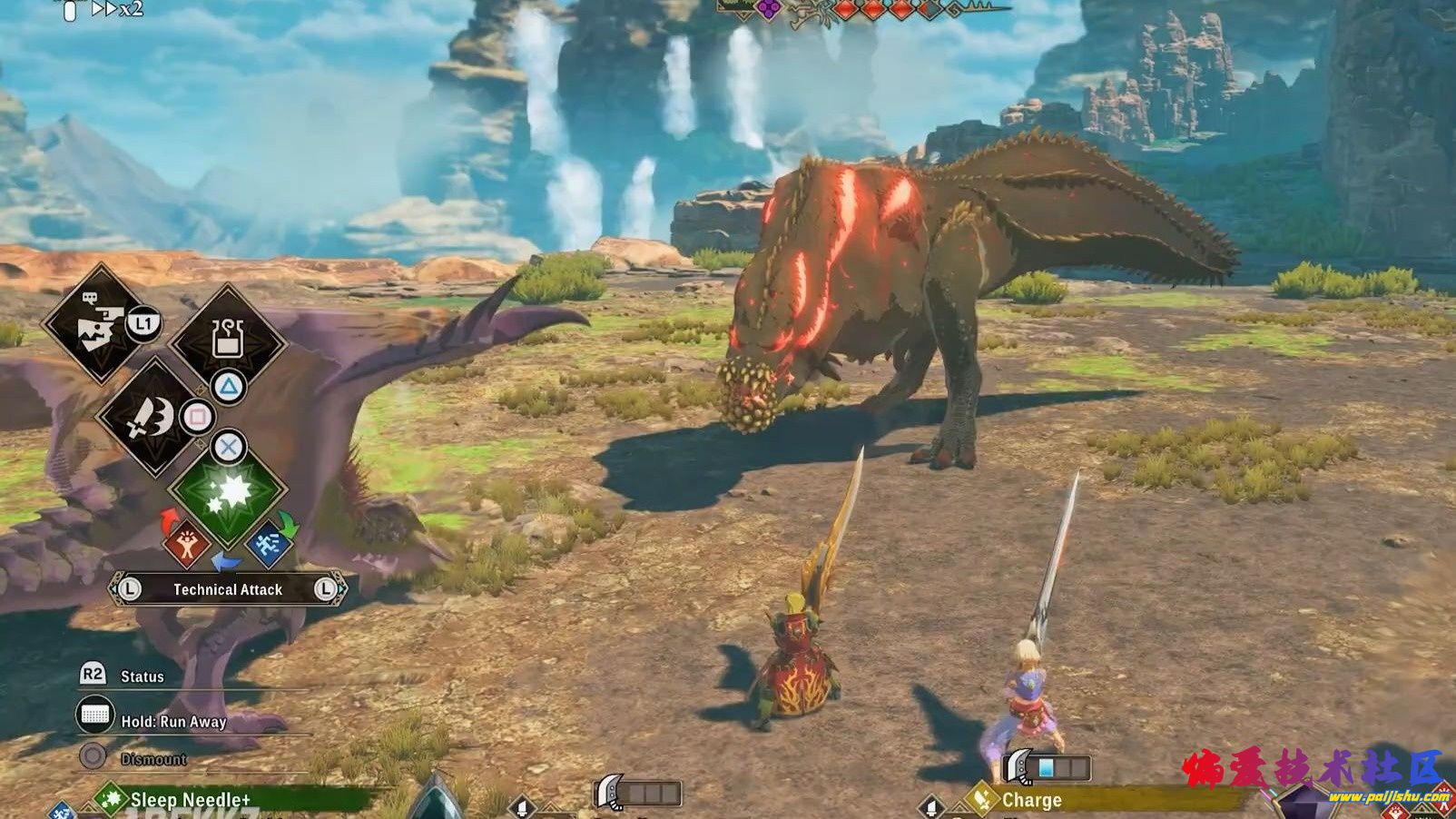1456x819 pixels.
Task: Open the Skills command with sword icon
Action: [x=152, y=418]
